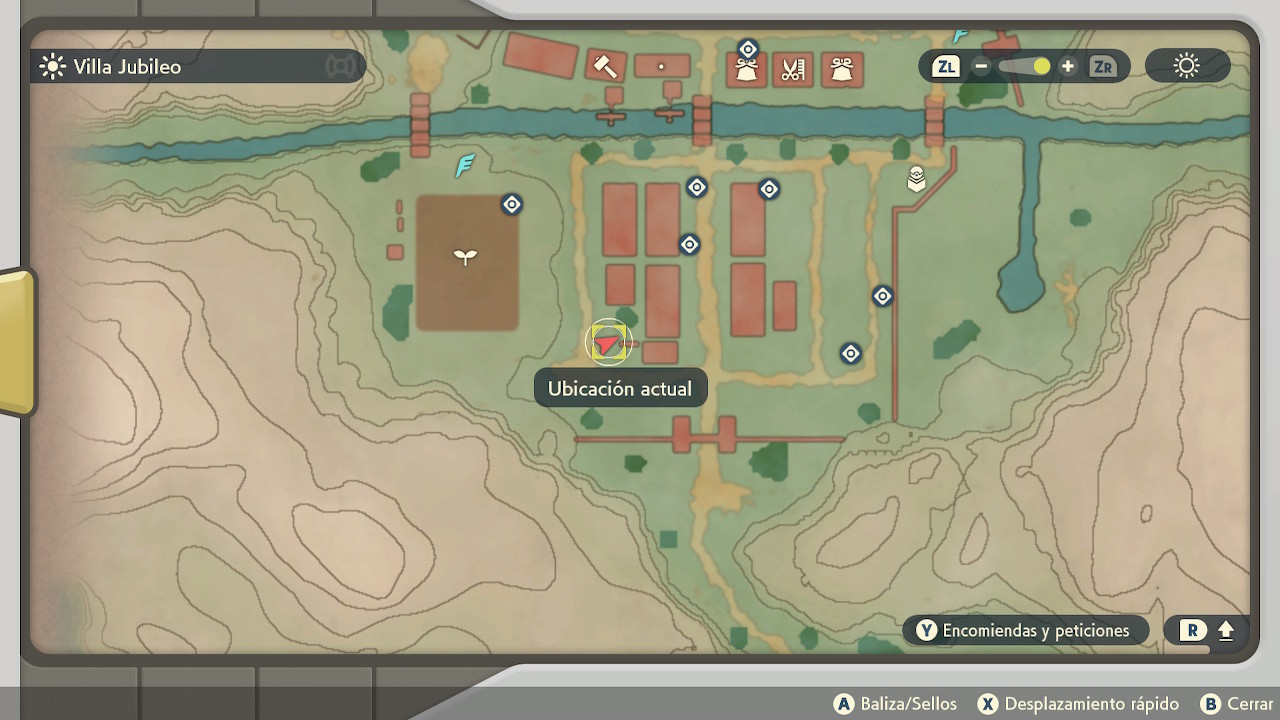Click the white stacked figure marker by the bridge
The height and width of the screenshot is (720, 1280).
[x=916, y=179]
